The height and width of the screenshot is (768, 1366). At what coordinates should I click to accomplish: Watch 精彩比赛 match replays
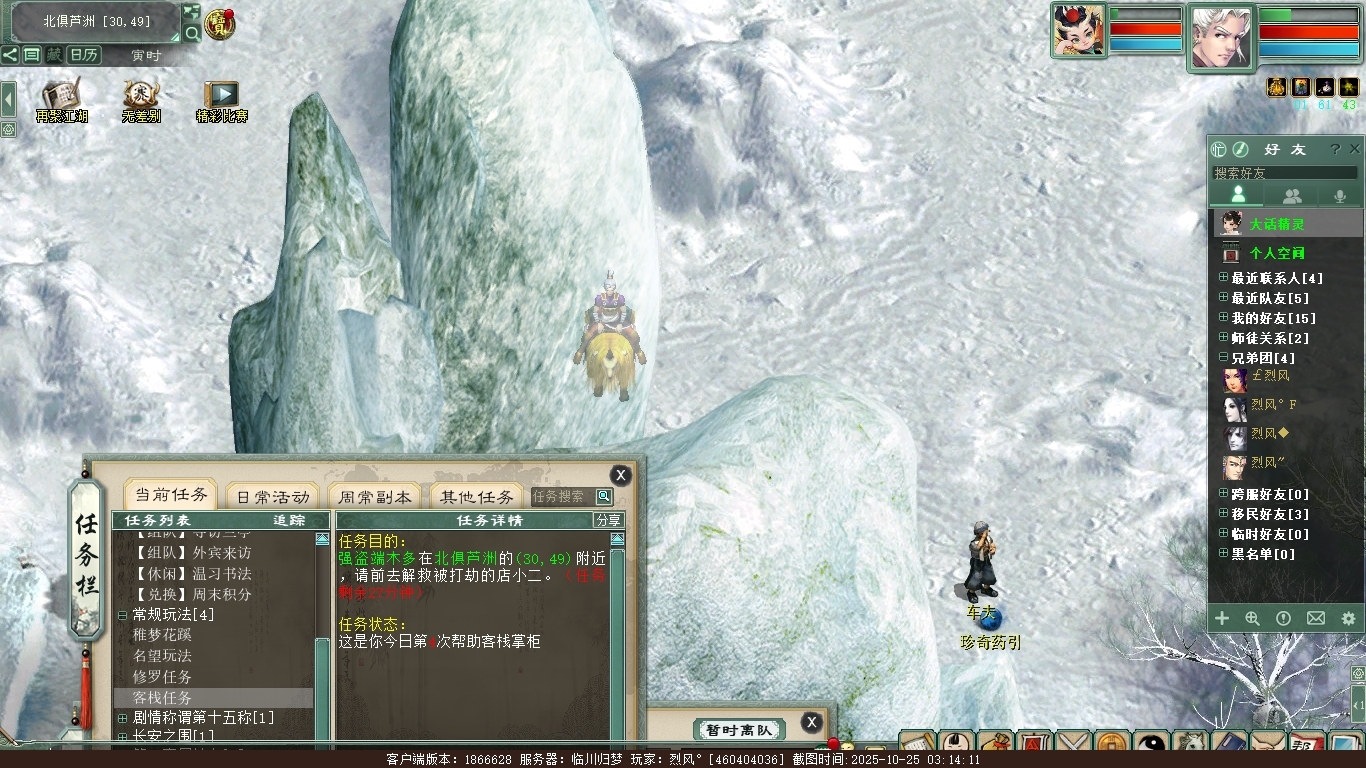(x=221, y=101)
